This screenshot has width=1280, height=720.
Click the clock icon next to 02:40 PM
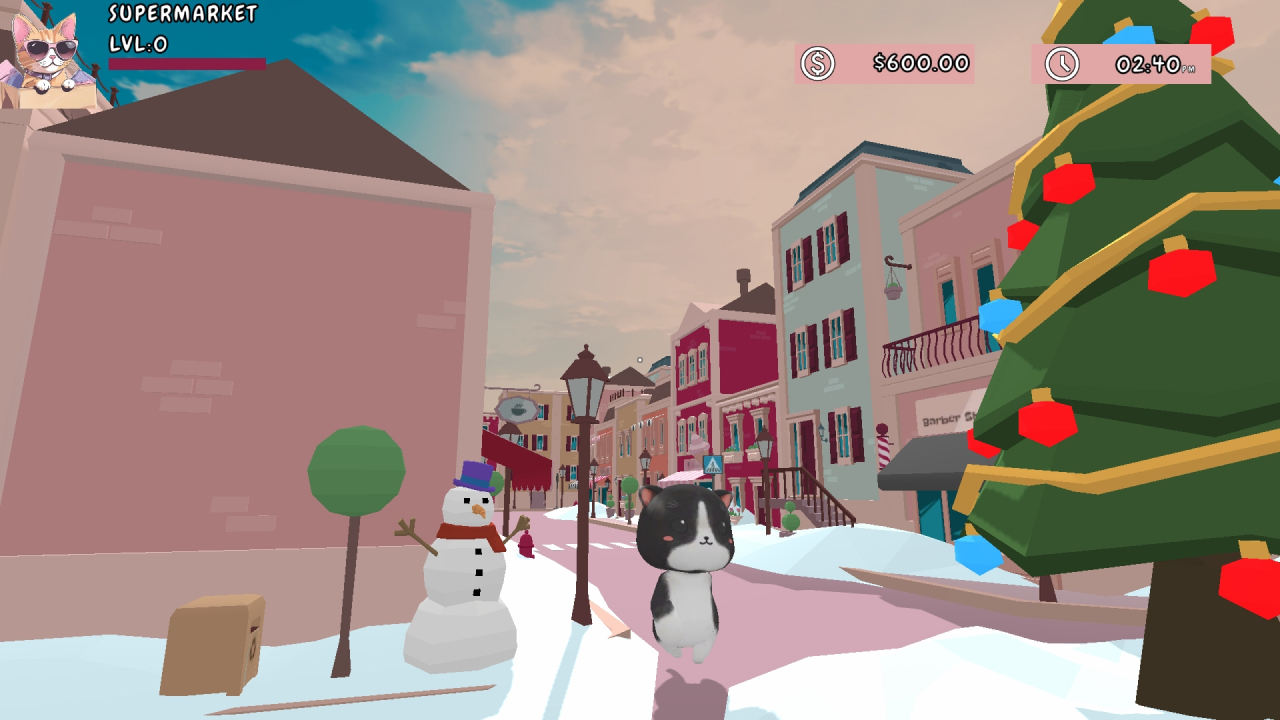click(x=1060, y=63)
